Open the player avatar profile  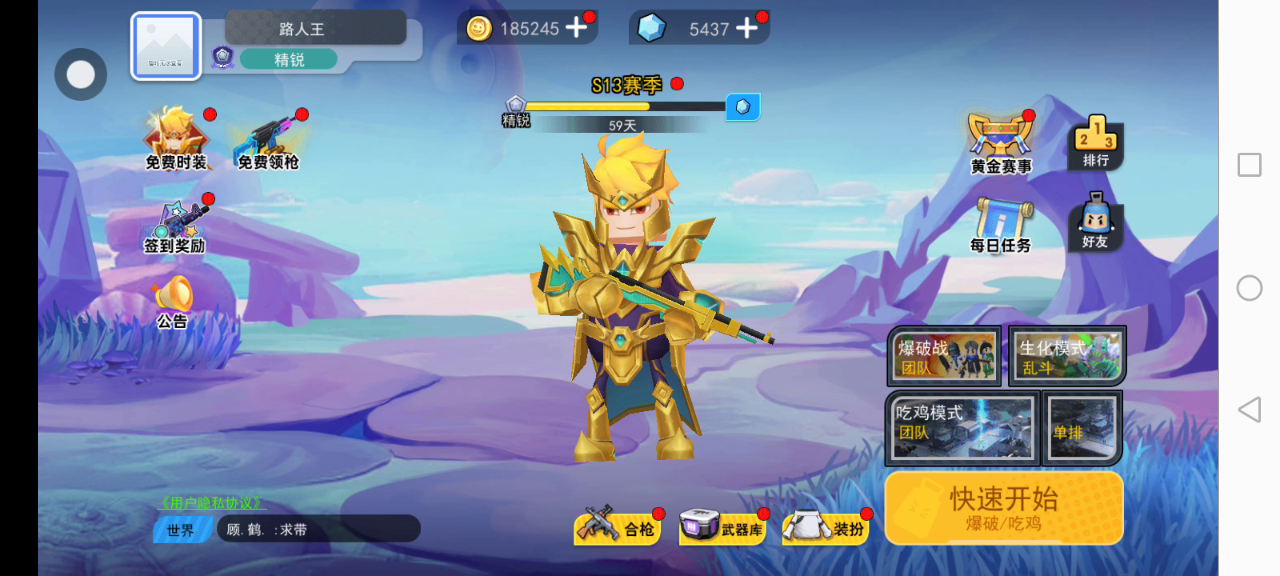pyautogui.click(x=166, y=46)
